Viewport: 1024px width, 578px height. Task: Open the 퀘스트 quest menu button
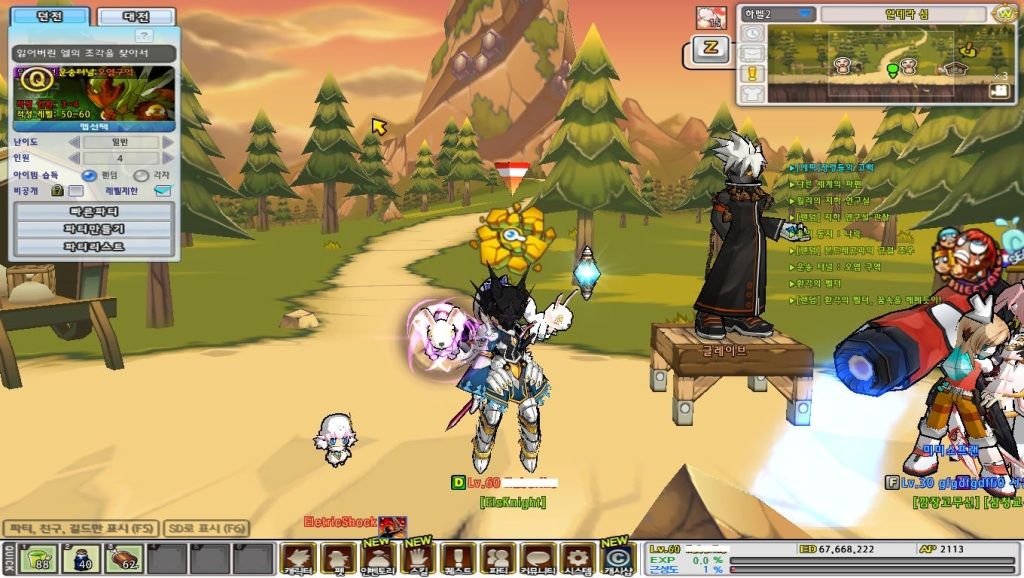(457, 558)
